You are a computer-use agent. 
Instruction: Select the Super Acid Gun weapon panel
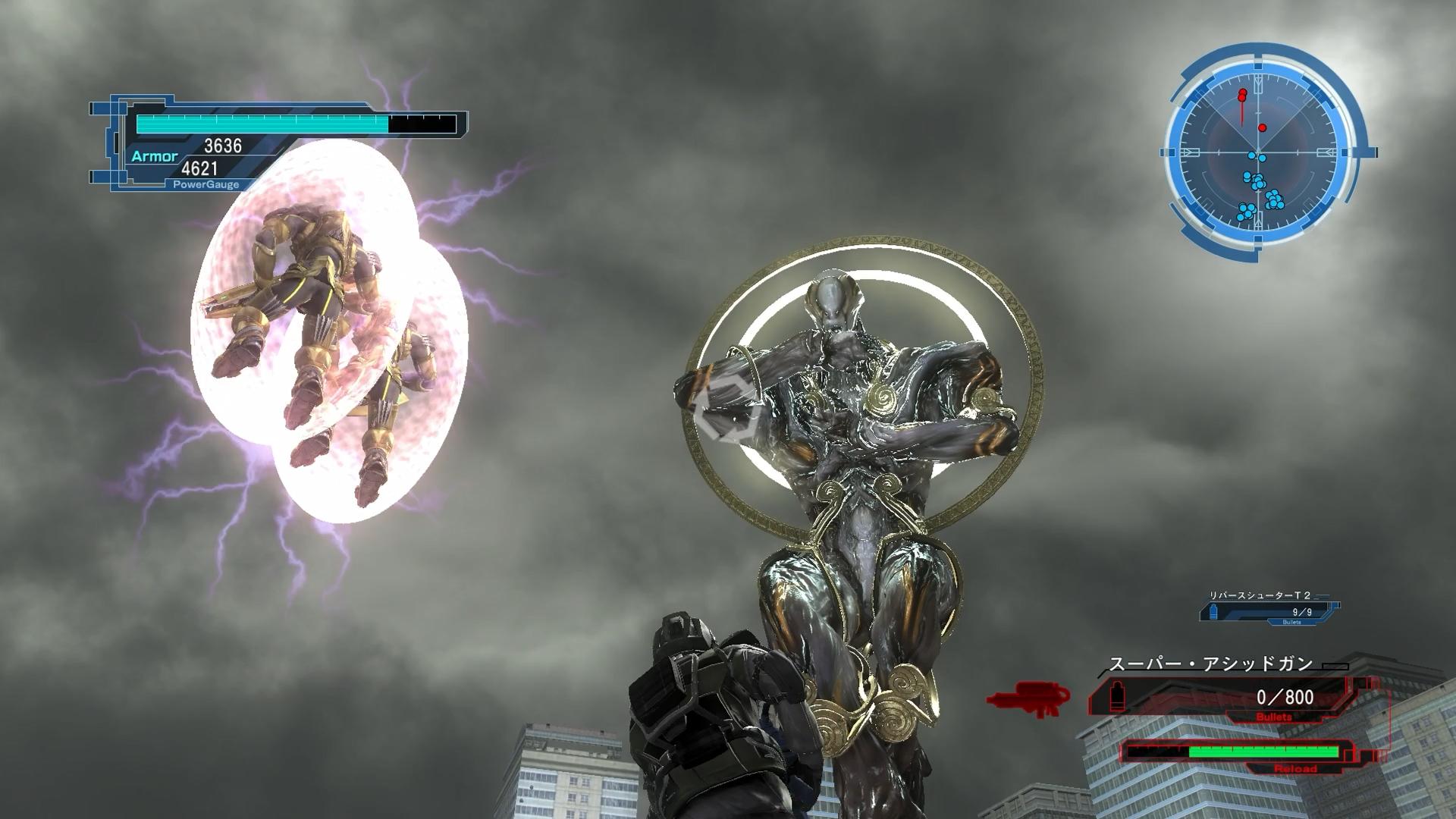coord(1222,695)
